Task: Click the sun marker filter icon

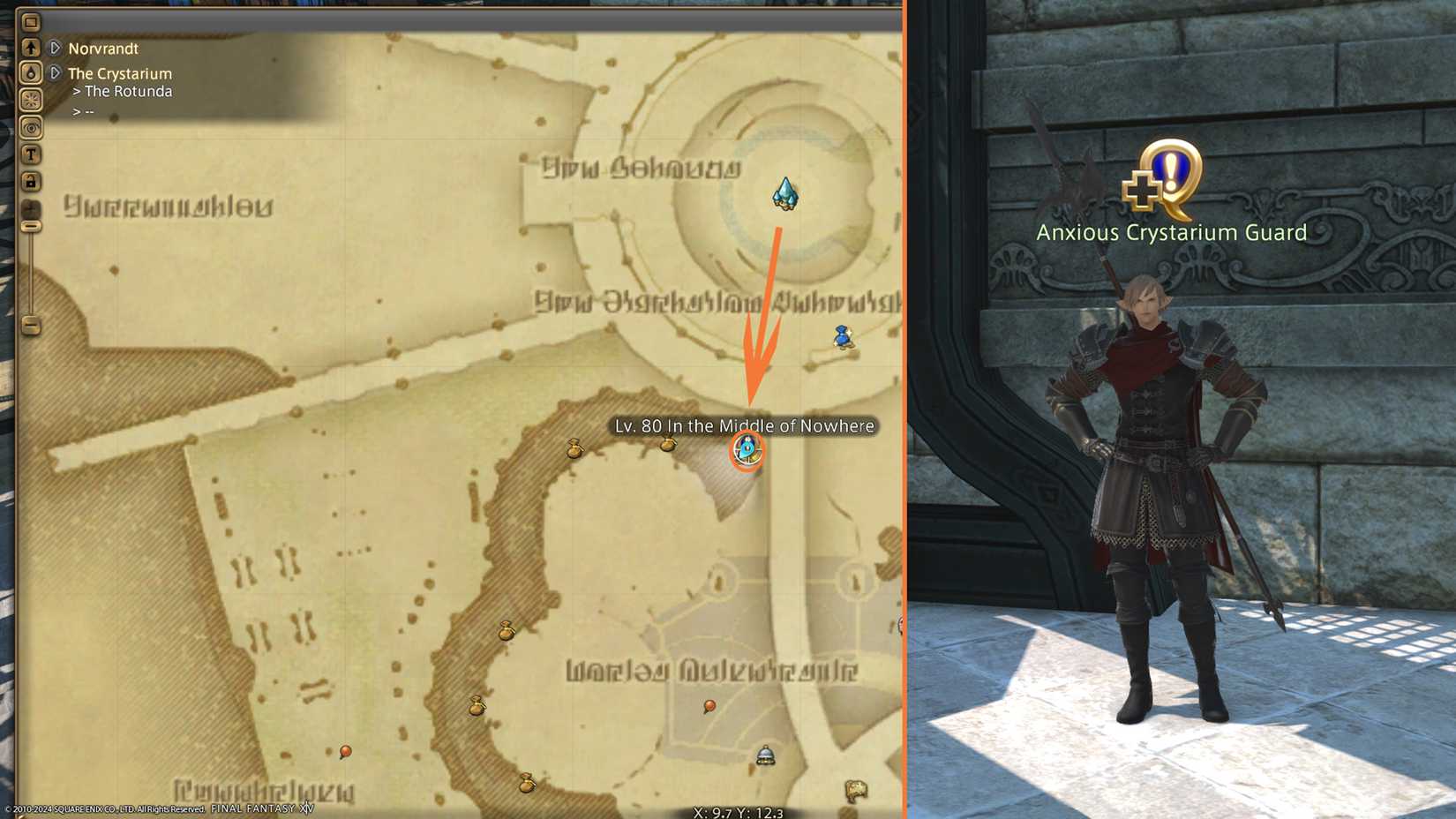Action: coord(31,100)
